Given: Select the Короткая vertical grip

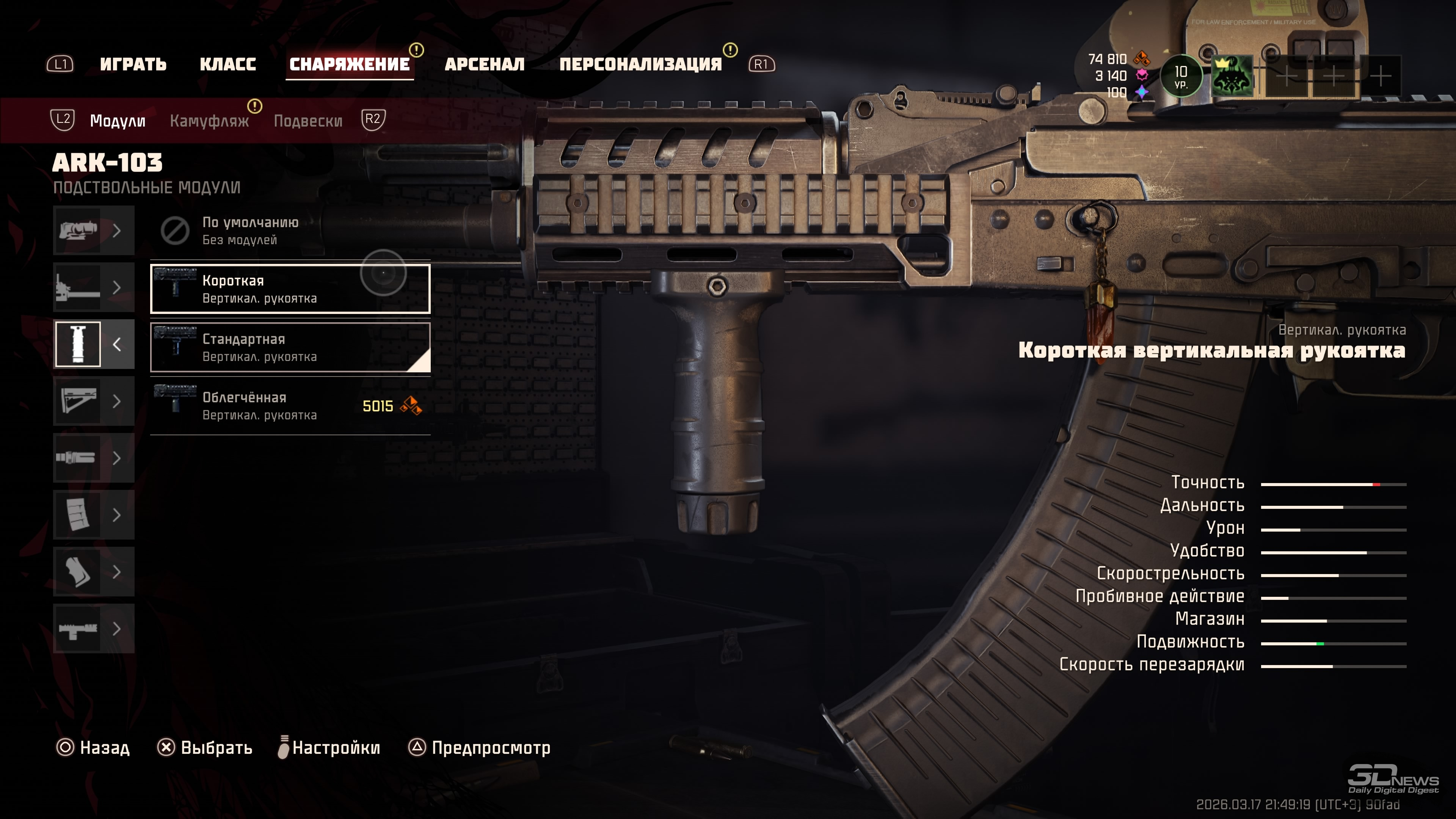Looking at the screenshot, I should point(289,289).
